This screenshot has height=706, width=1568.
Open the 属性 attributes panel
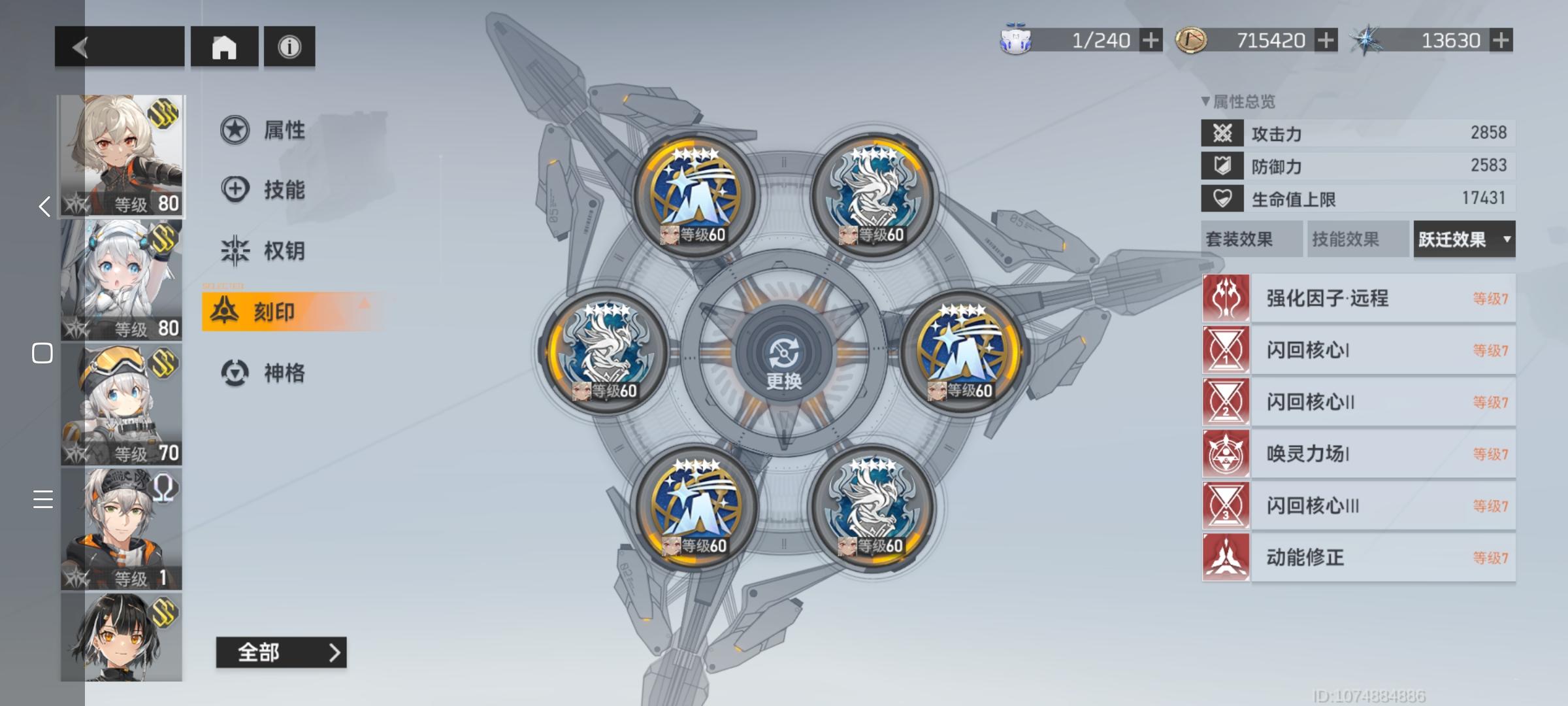[281, 129]
